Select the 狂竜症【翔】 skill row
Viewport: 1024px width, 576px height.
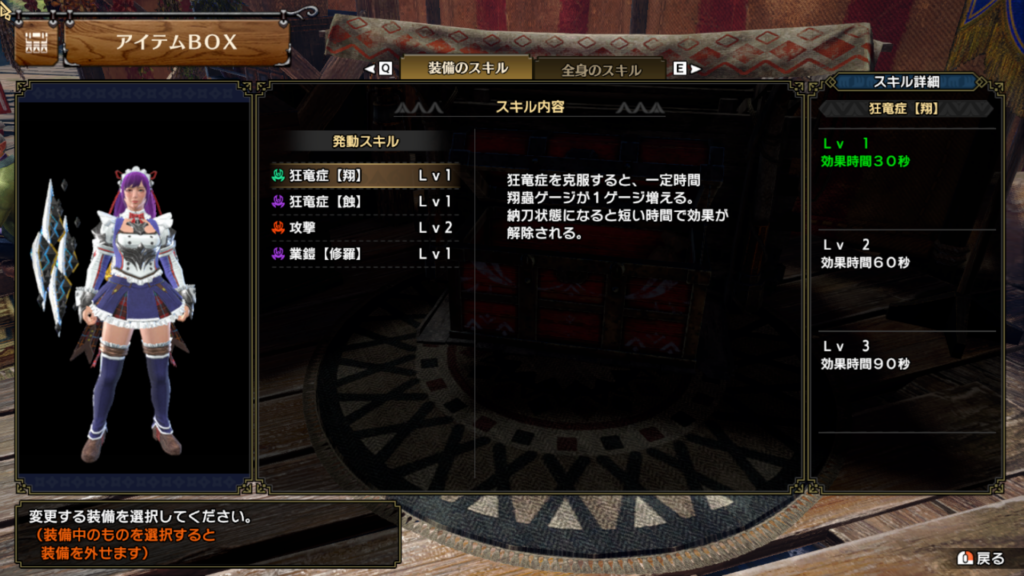point(365,175)
